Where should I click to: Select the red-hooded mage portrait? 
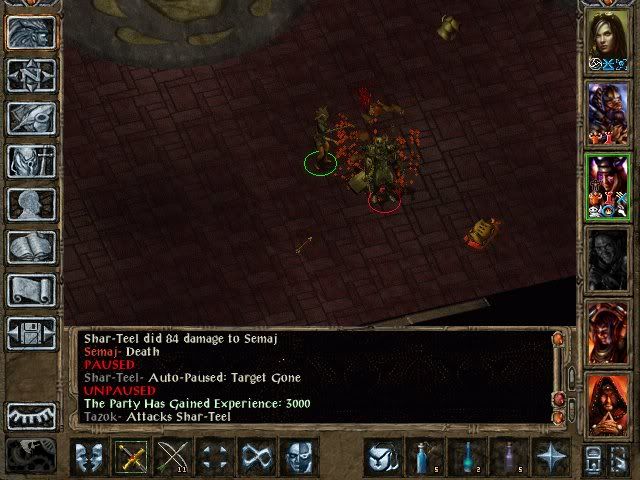(x=608, y=407)
